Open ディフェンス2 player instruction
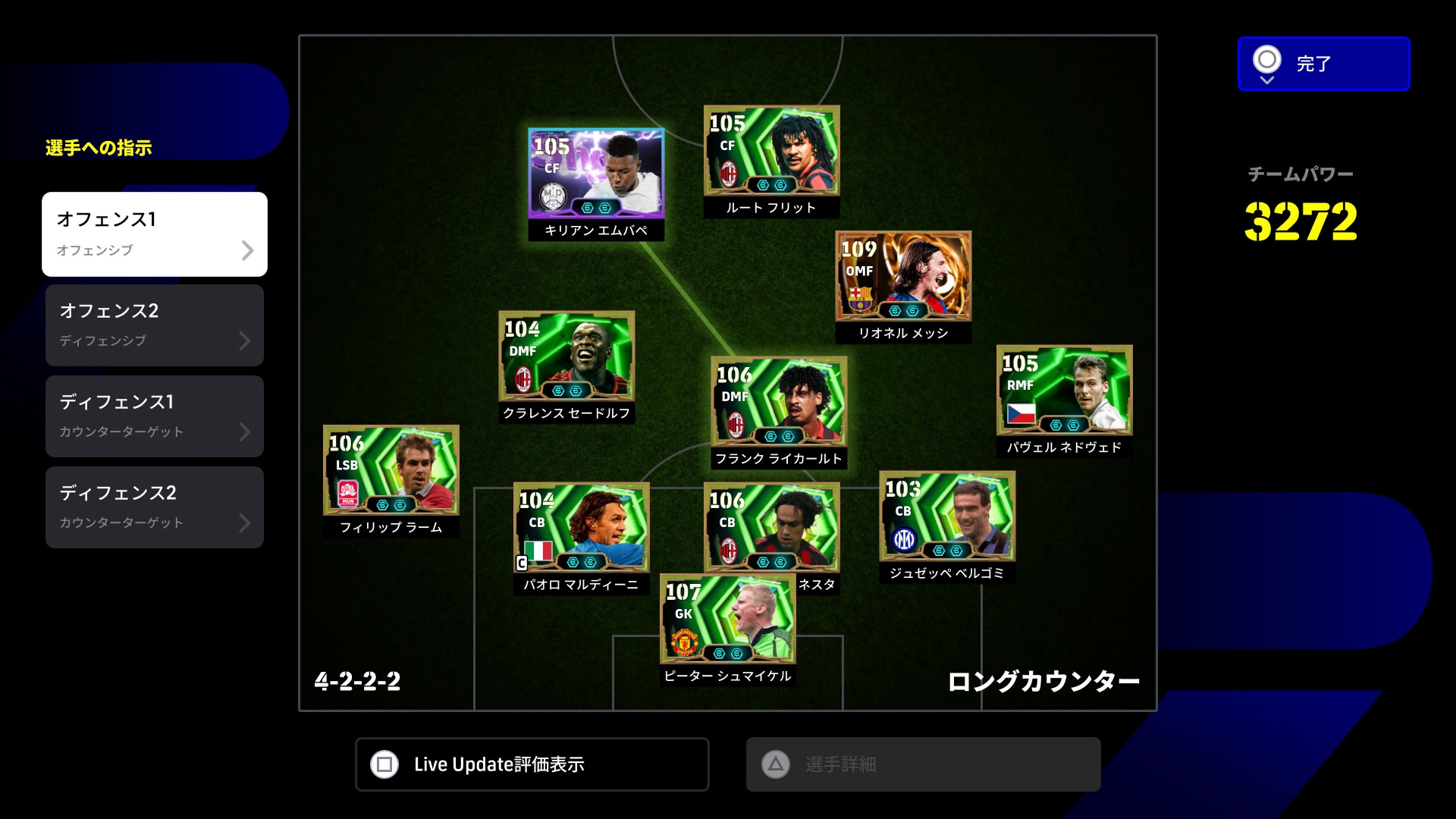This screenshot has width=1456, height=819. coord(155,507)
